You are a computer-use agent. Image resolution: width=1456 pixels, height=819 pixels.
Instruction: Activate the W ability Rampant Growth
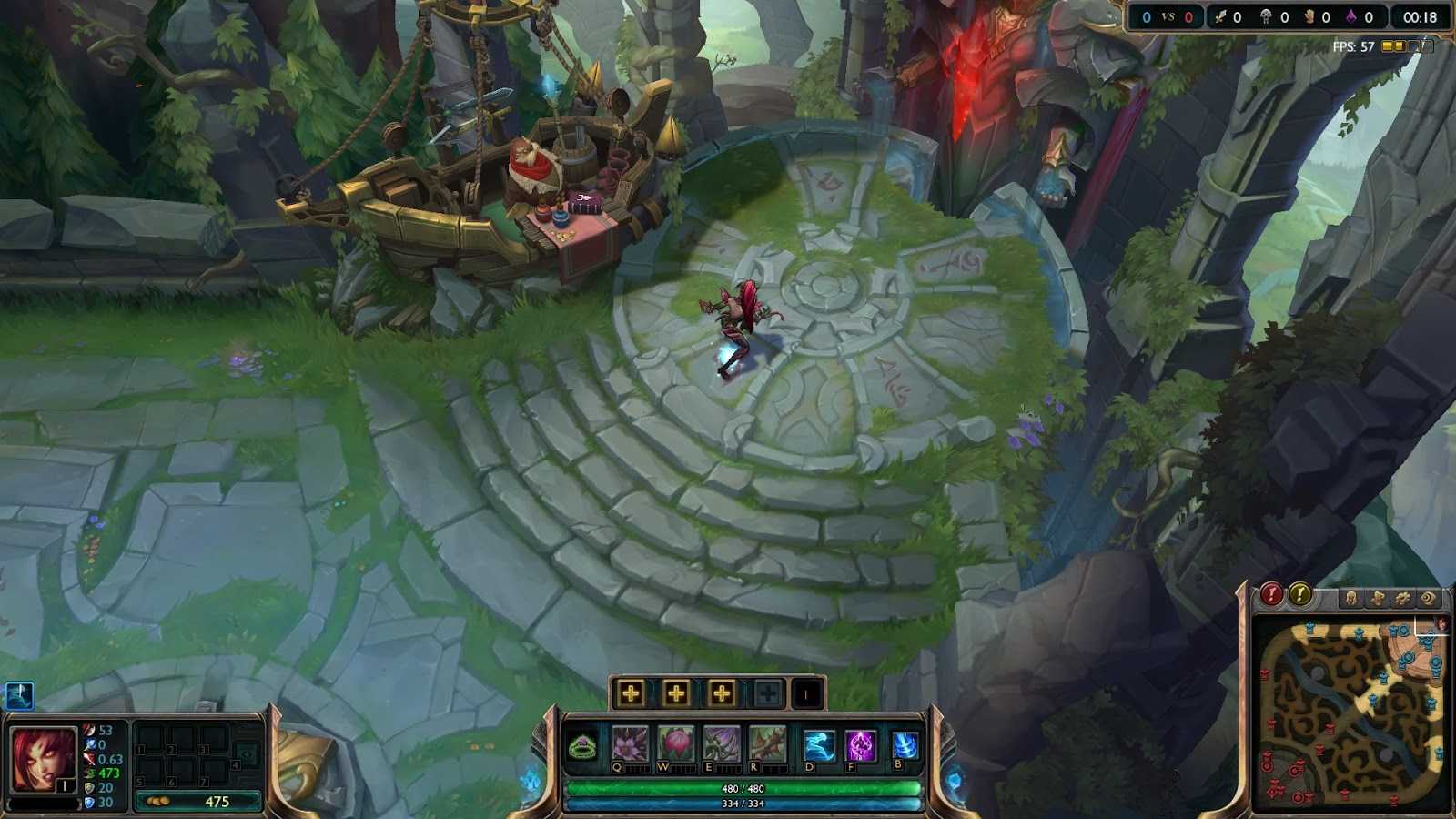[673, 743]
